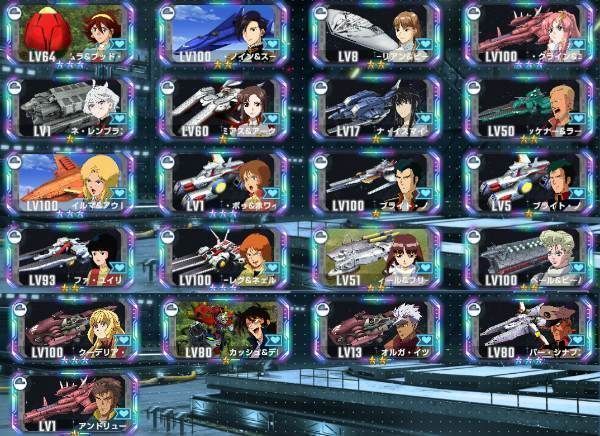Select the LV1 アンドリュー card

click(71, 403)
